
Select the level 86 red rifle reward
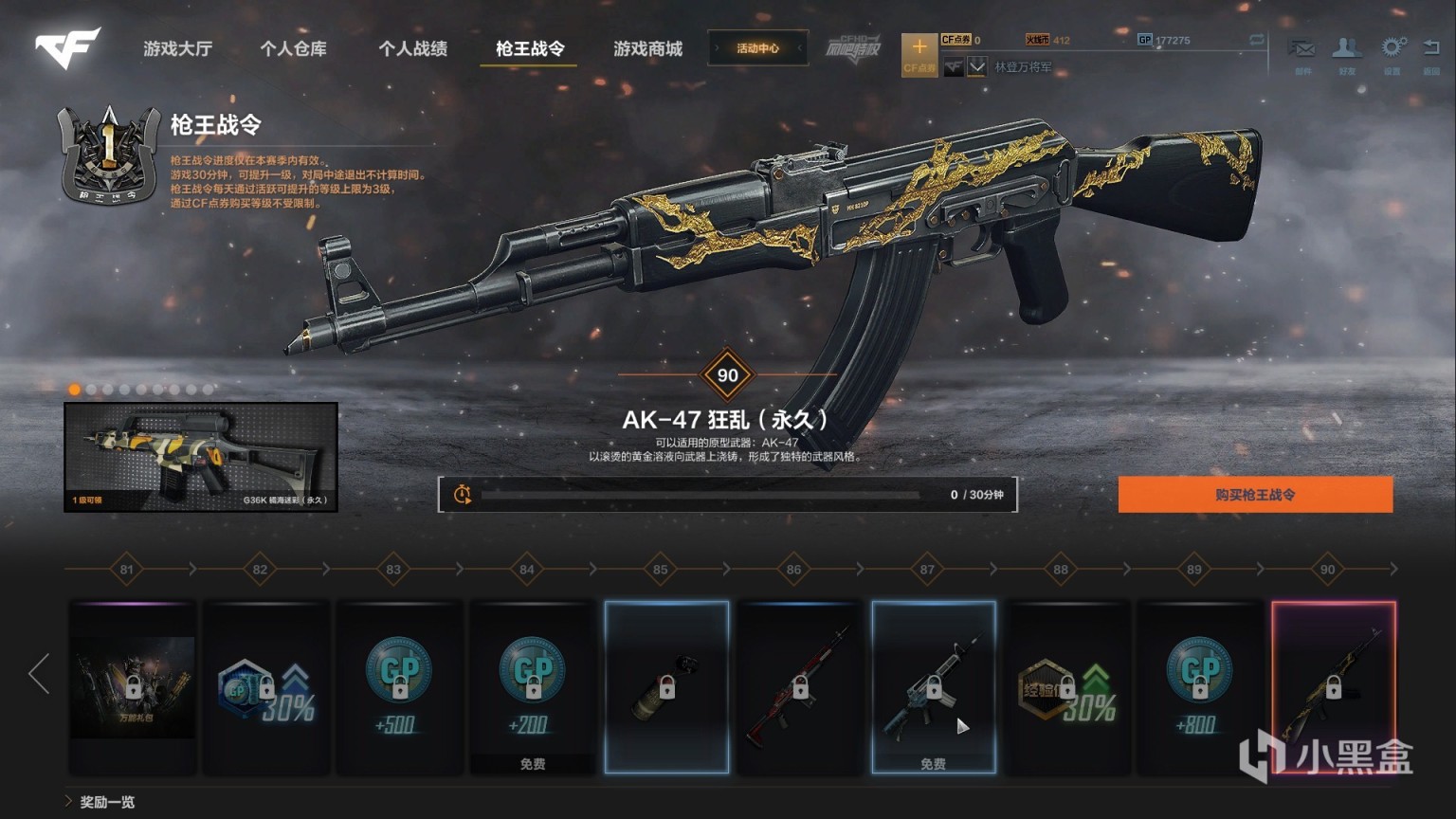(x=800, y=687)
